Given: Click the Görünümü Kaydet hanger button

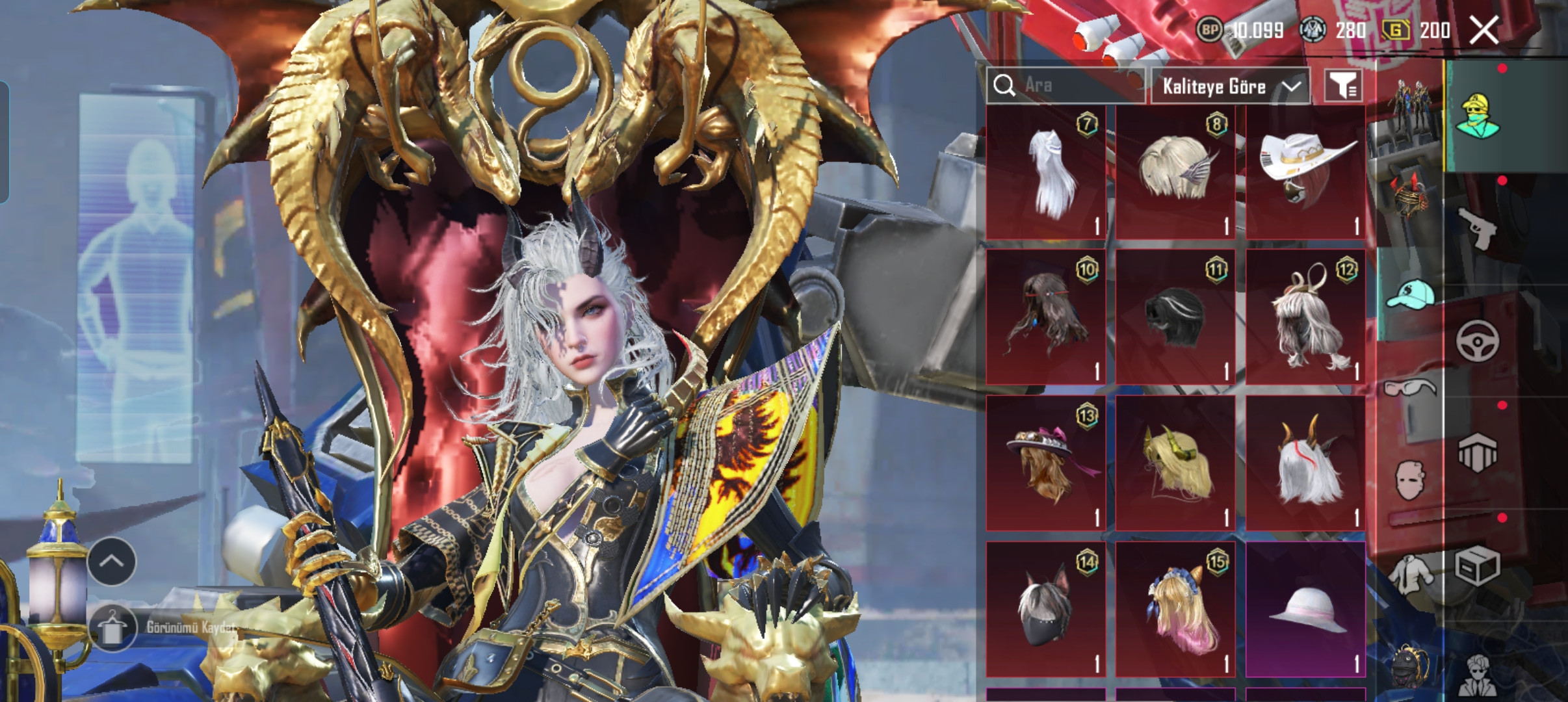Looking at the screenshot, I should (112, 628).
